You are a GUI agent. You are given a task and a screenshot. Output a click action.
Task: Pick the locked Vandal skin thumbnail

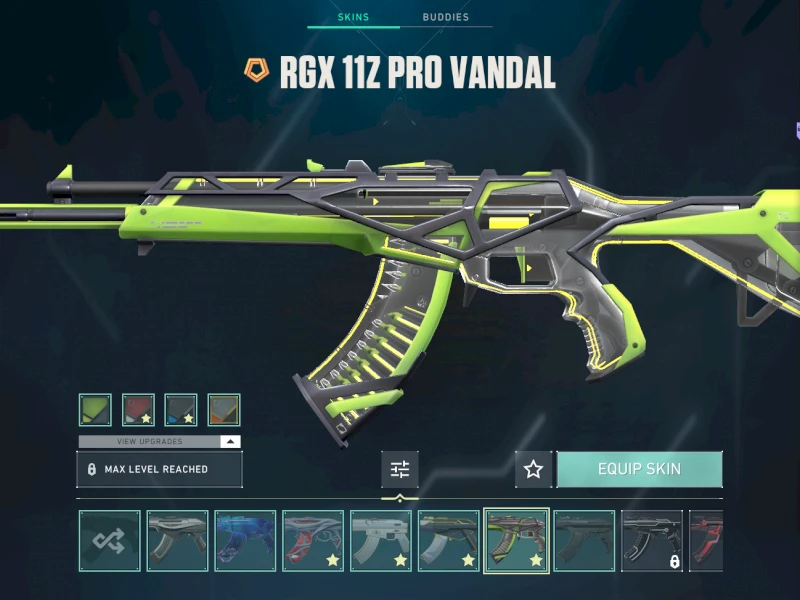[x=652, y=541]
